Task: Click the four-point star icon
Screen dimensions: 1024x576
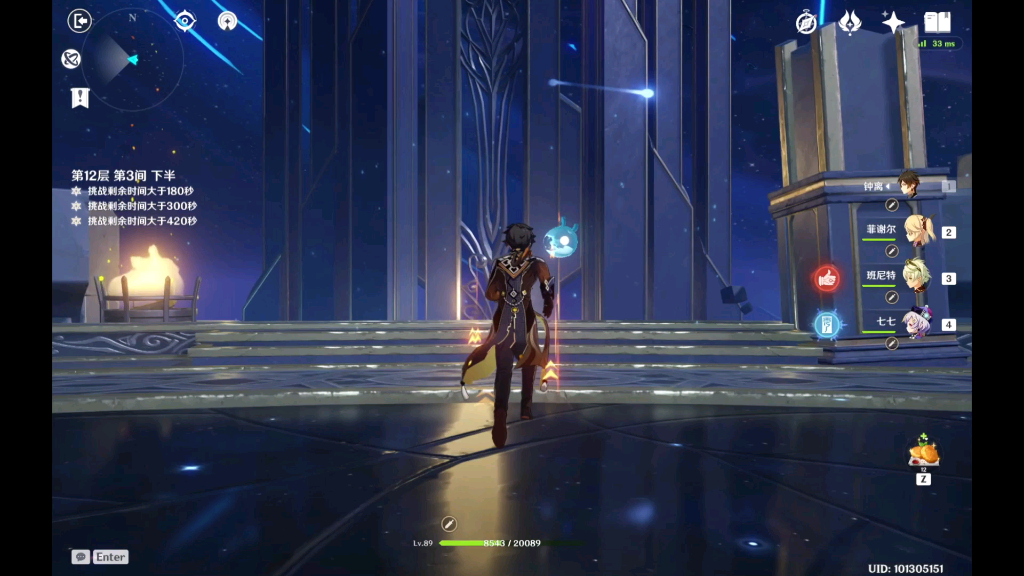Action: coord(893,22)
